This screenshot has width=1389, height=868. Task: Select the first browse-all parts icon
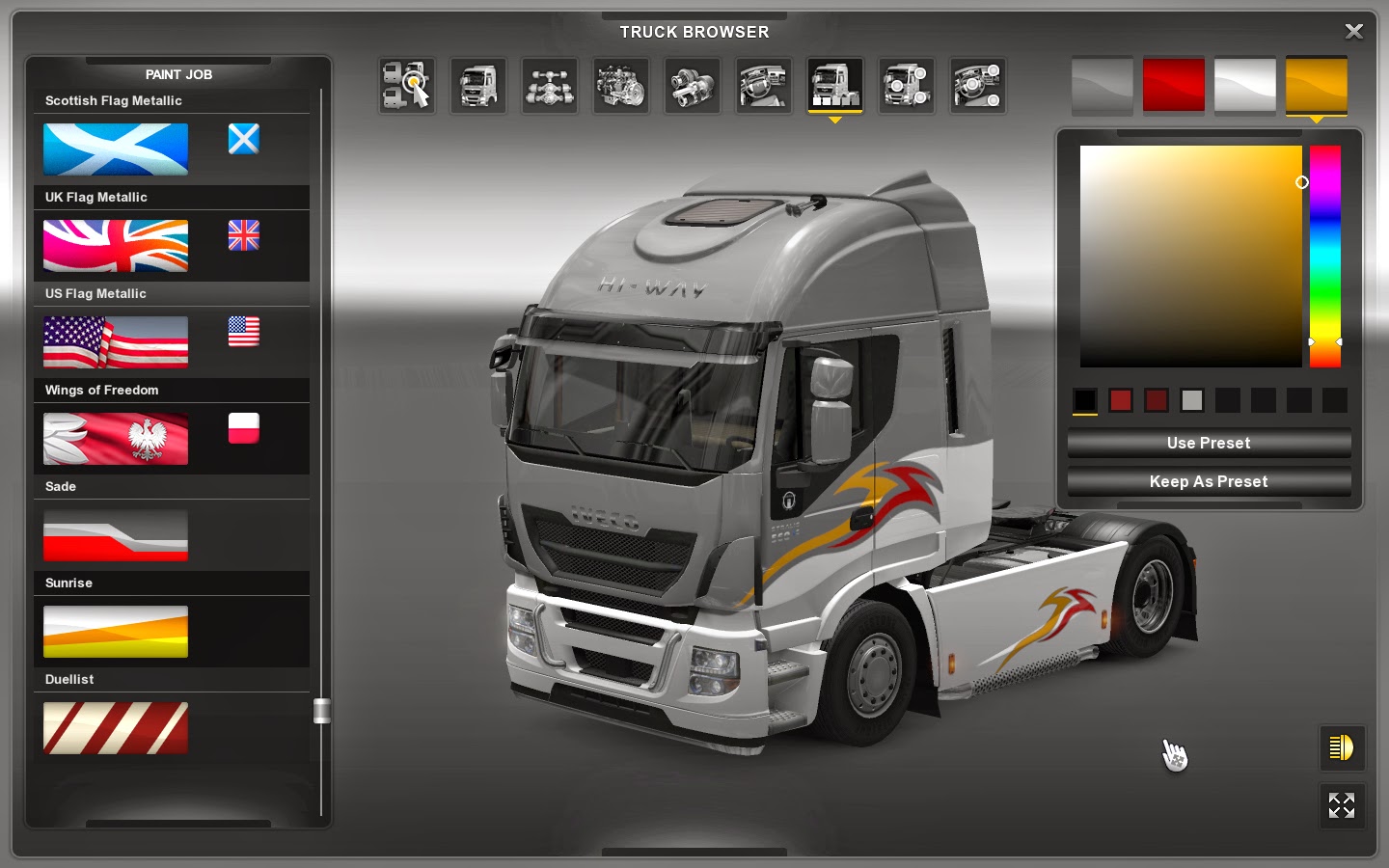tap(406, 86)
